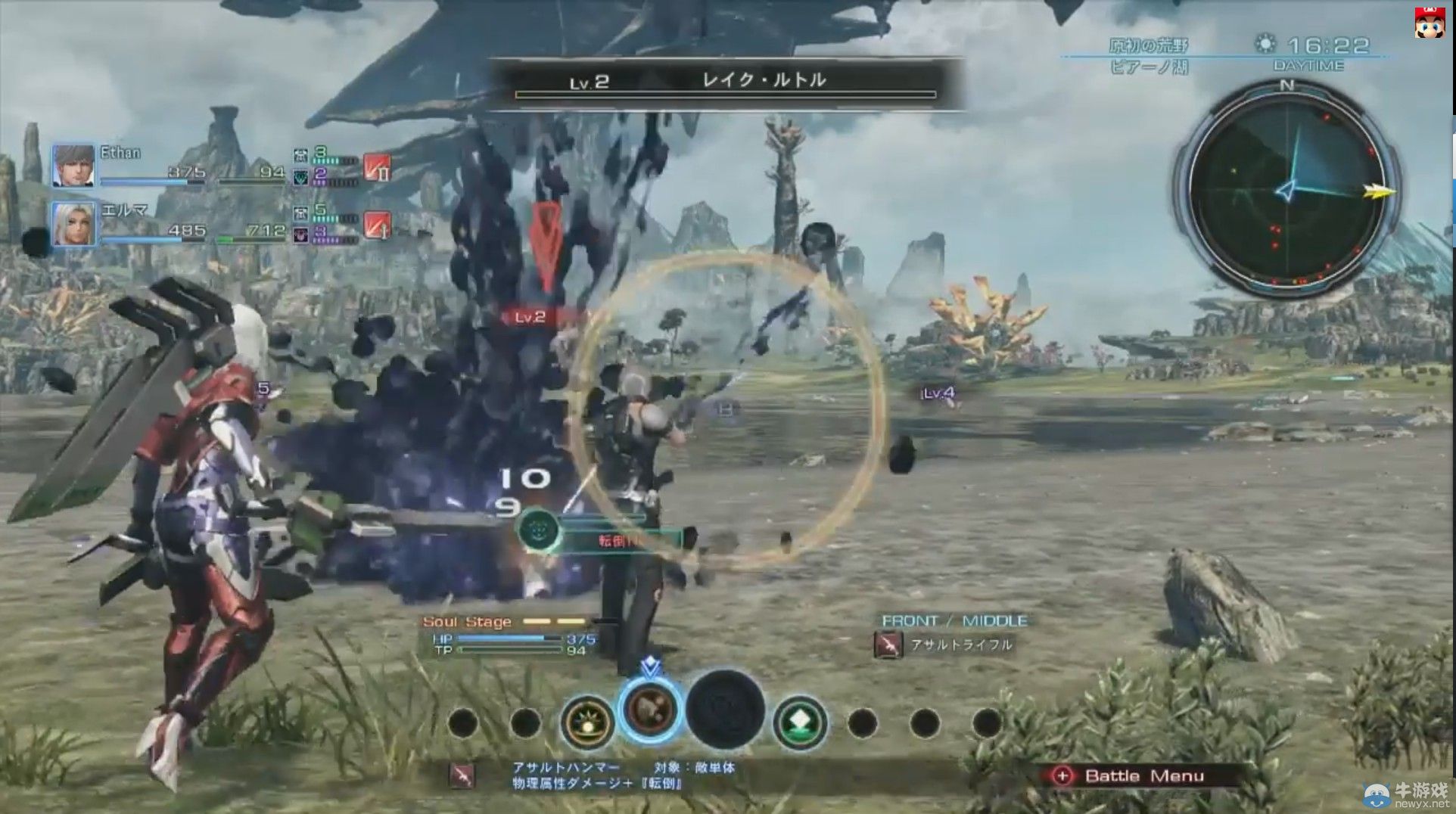
Task: Toggle the leftmost empty Art slot
Action: pos(461,724)
